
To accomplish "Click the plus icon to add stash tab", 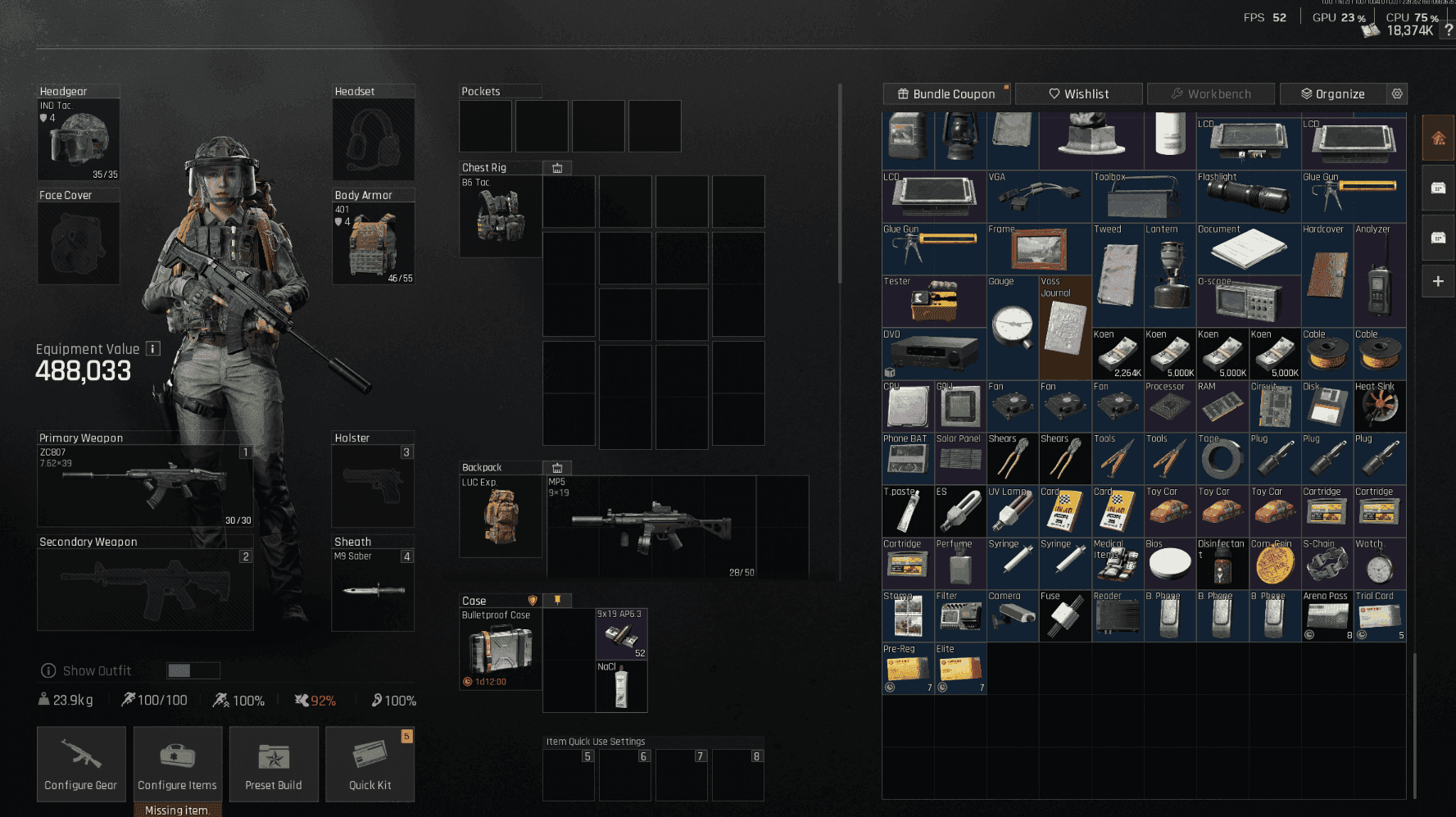I will (x=1438, y=281).
